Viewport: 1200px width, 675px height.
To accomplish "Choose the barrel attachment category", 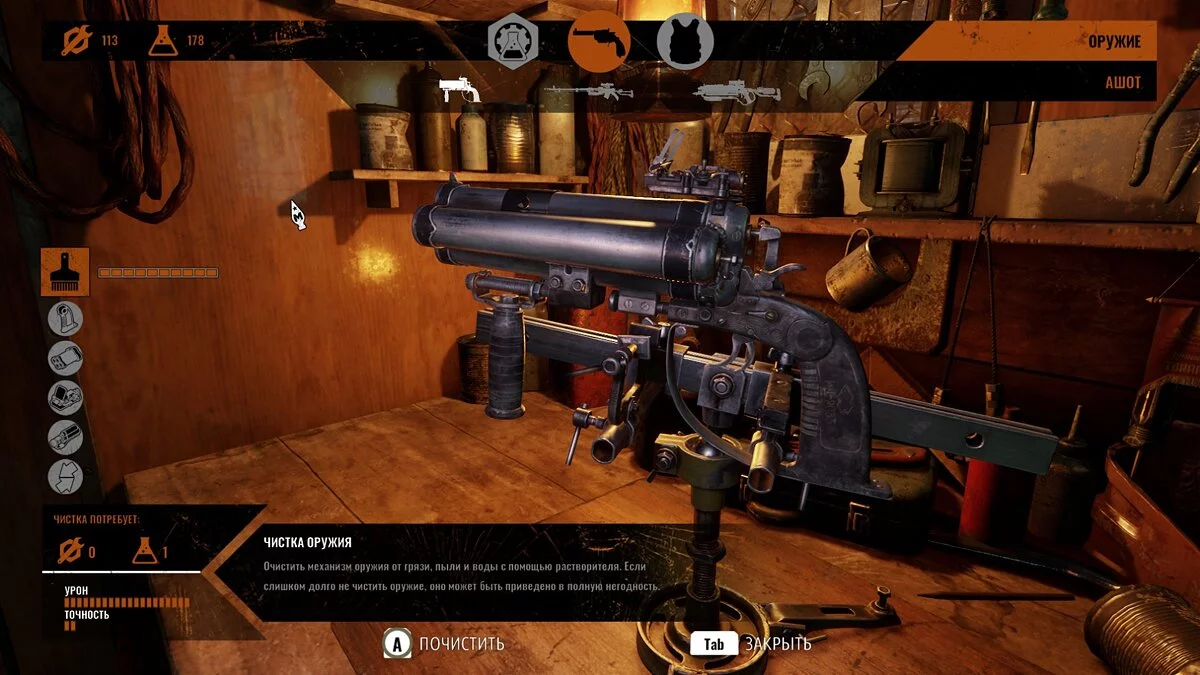I will (66, 358).
